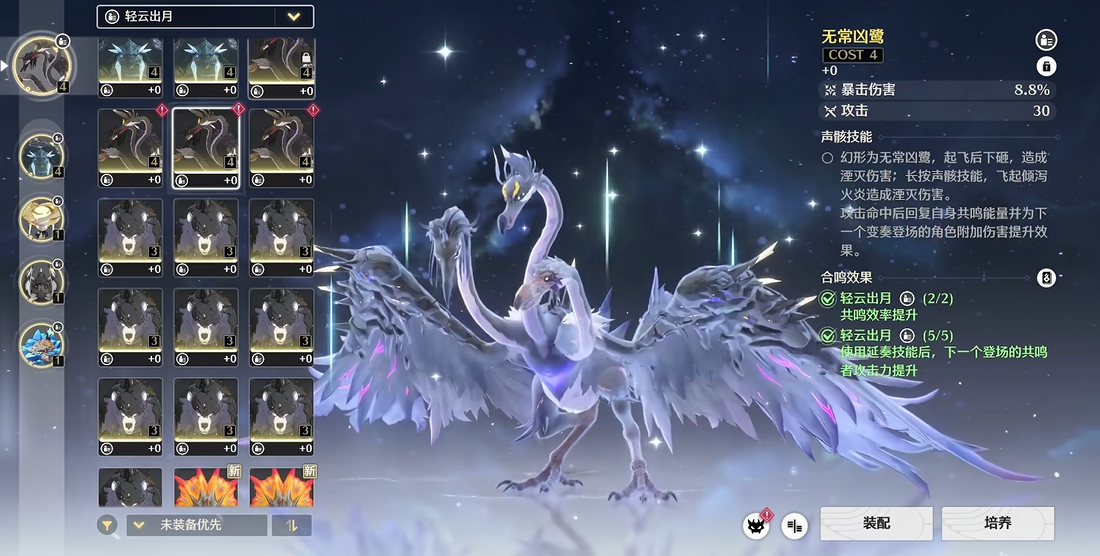Toggle the echo lock icon

click(1046, 66)
